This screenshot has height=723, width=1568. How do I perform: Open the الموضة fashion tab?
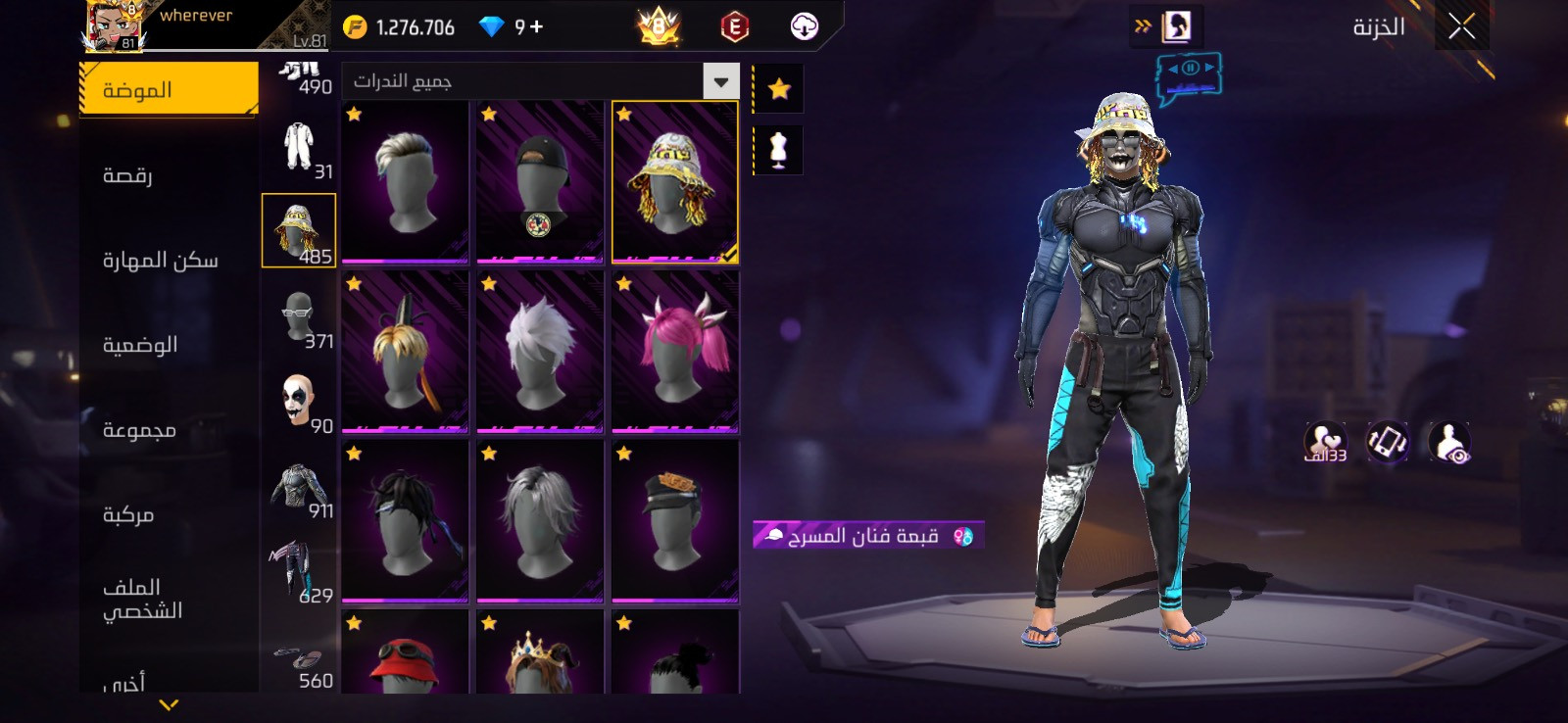pos(169,90)
